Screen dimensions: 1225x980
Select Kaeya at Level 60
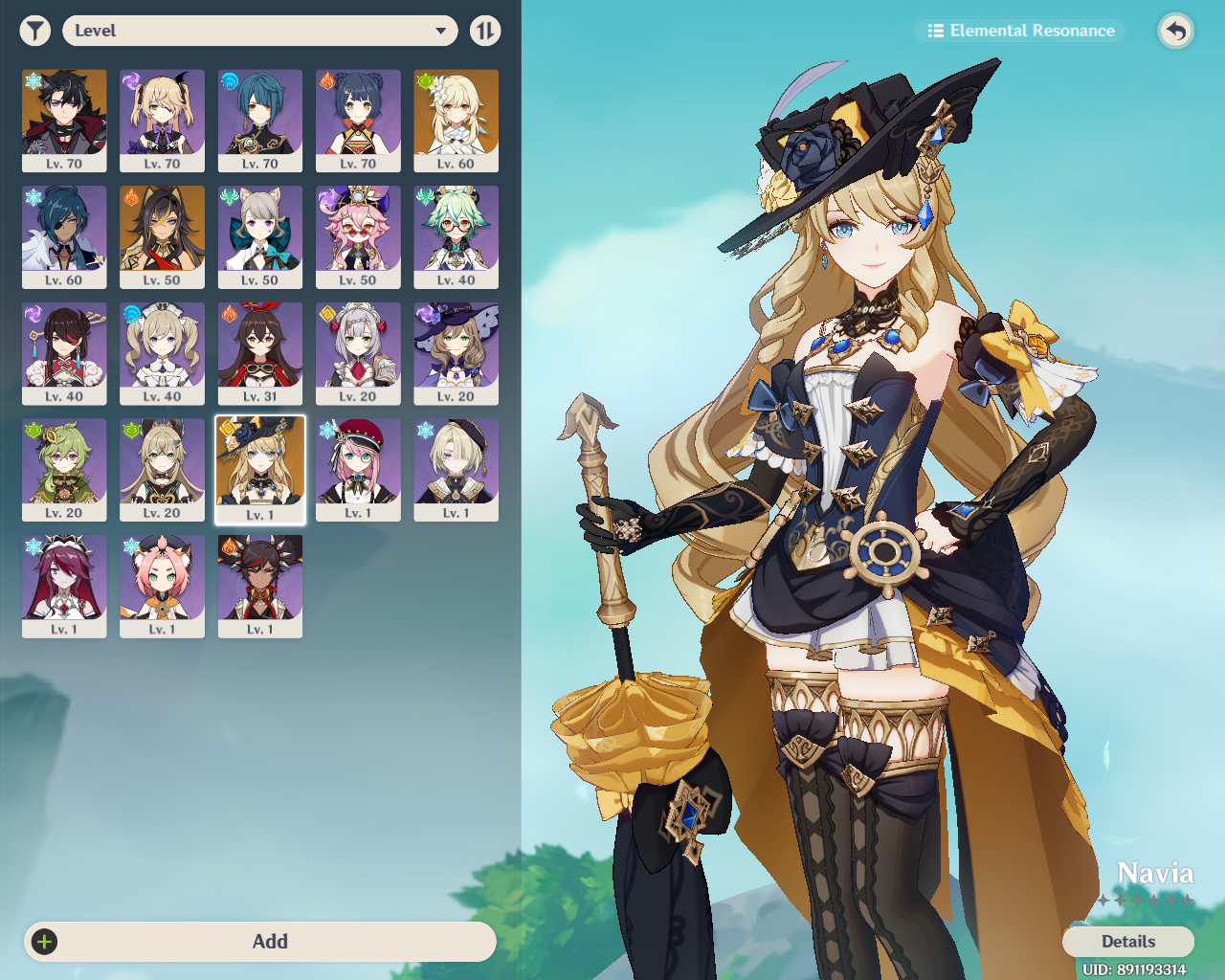tap(63, 236)
